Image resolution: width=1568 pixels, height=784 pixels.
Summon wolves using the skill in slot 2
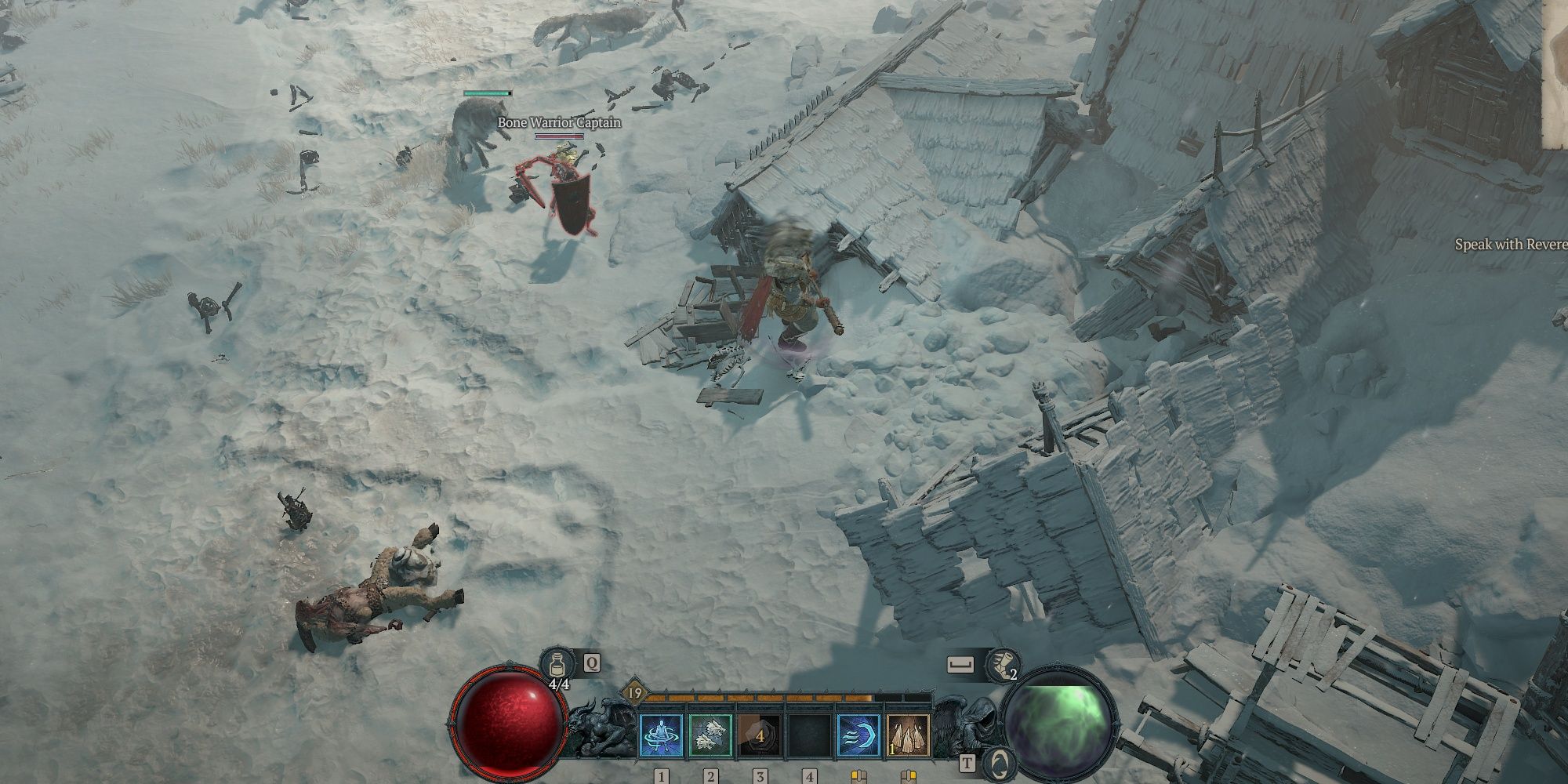point(710,735)
